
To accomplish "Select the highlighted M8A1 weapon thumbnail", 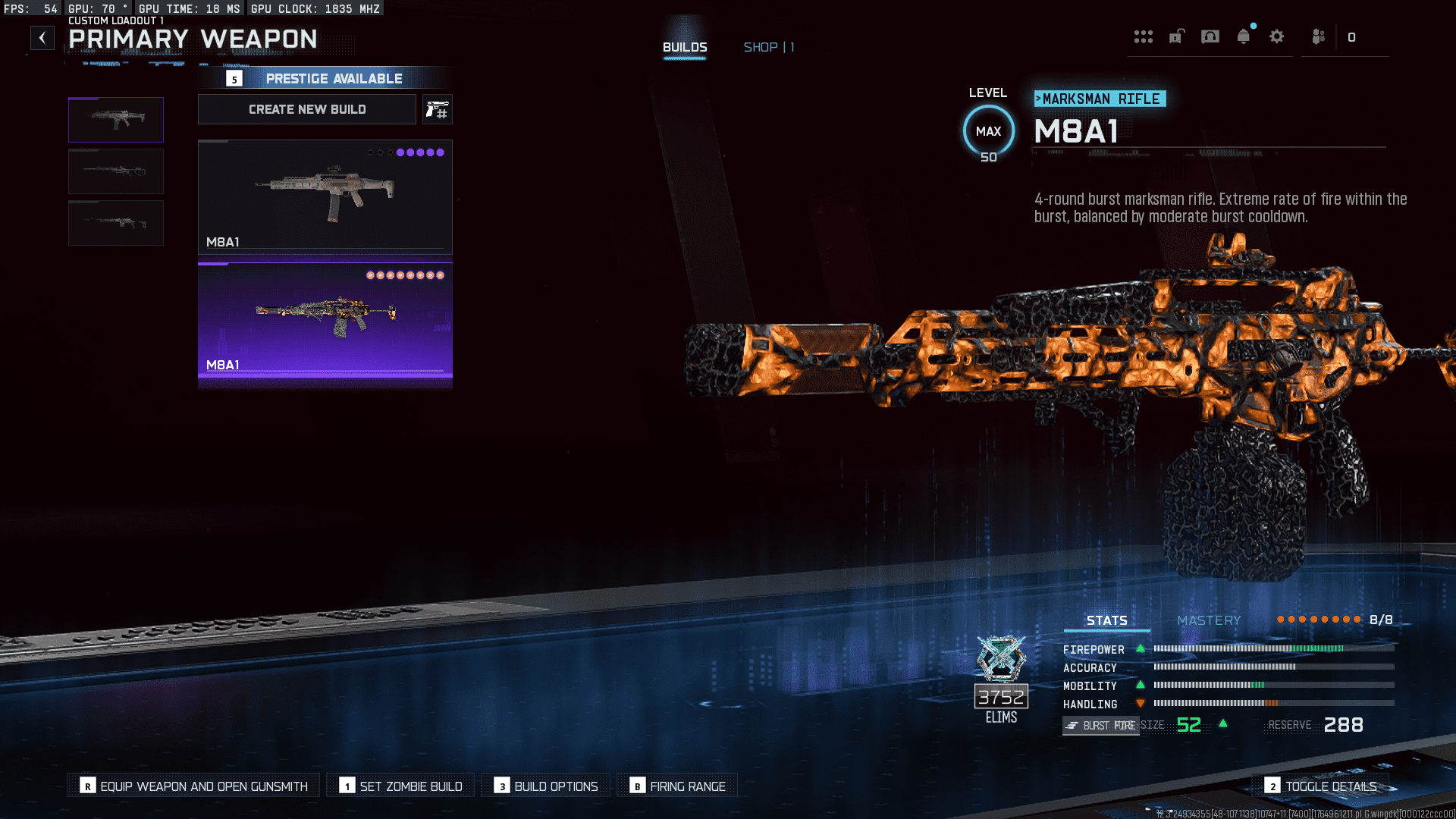I will pos(116,120).
